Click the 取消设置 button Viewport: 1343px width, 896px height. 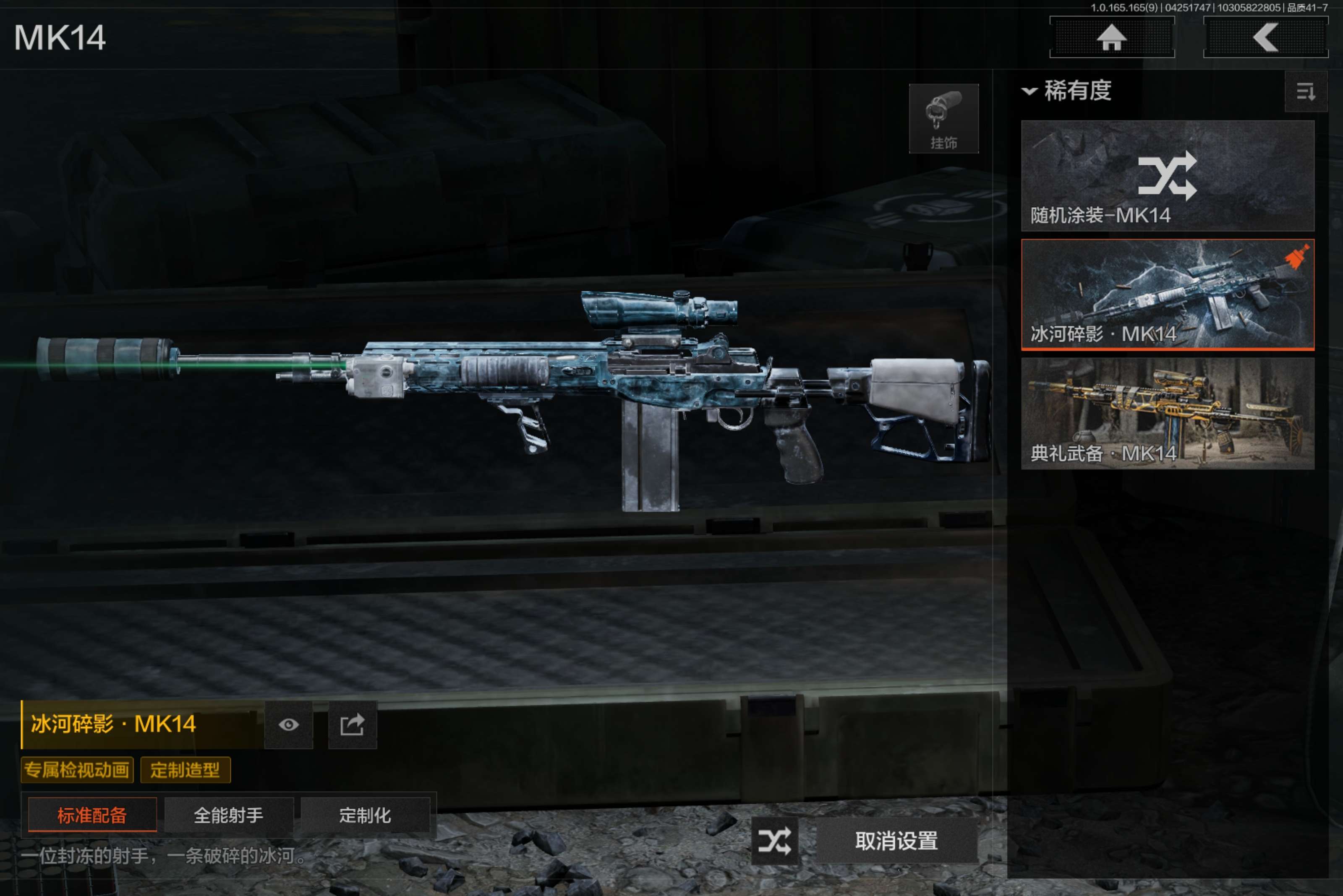896,841
